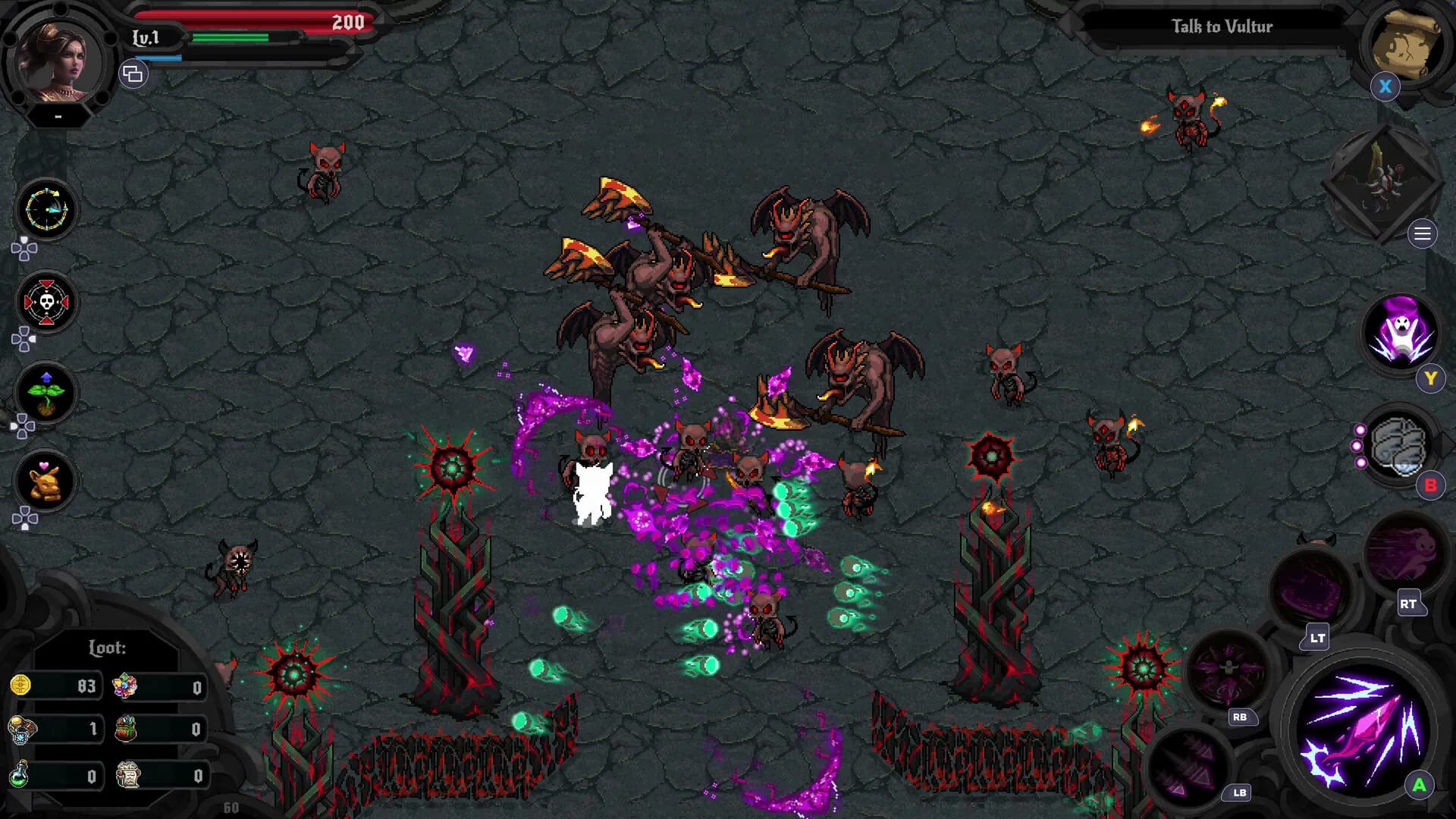Viewport: 1456px width, 819px height.
Task: Open the hamburger menu below minimap
Action: (1422, 234)
